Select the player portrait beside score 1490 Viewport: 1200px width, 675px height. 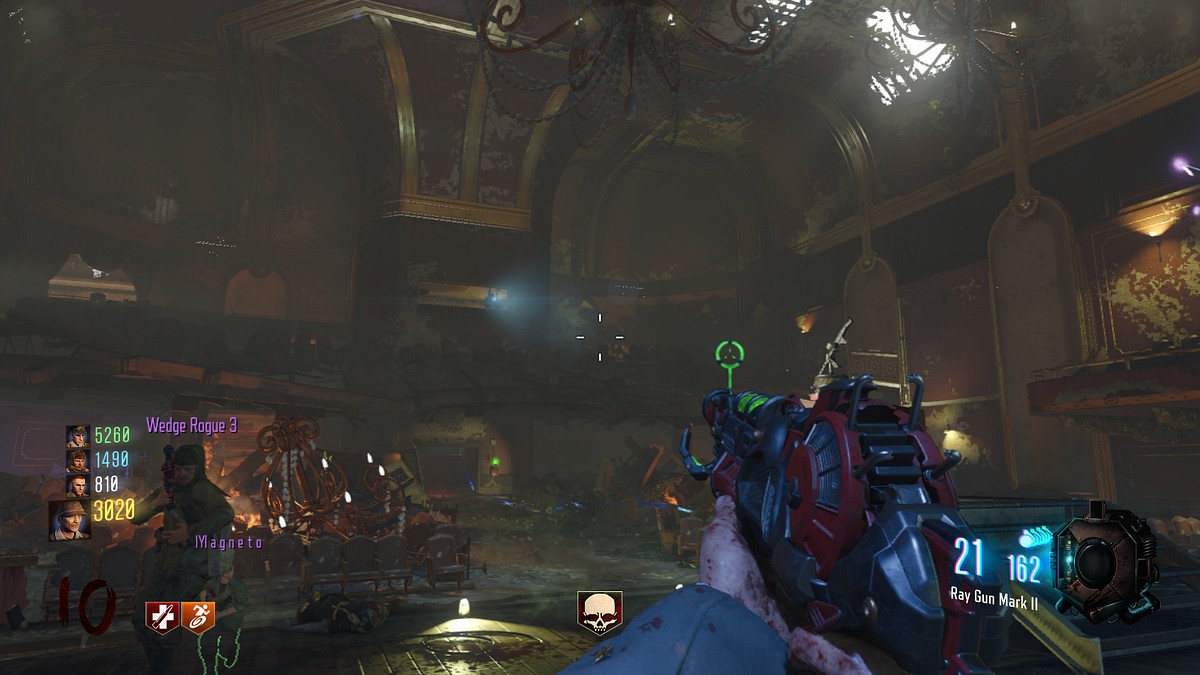tap(78, 460)
